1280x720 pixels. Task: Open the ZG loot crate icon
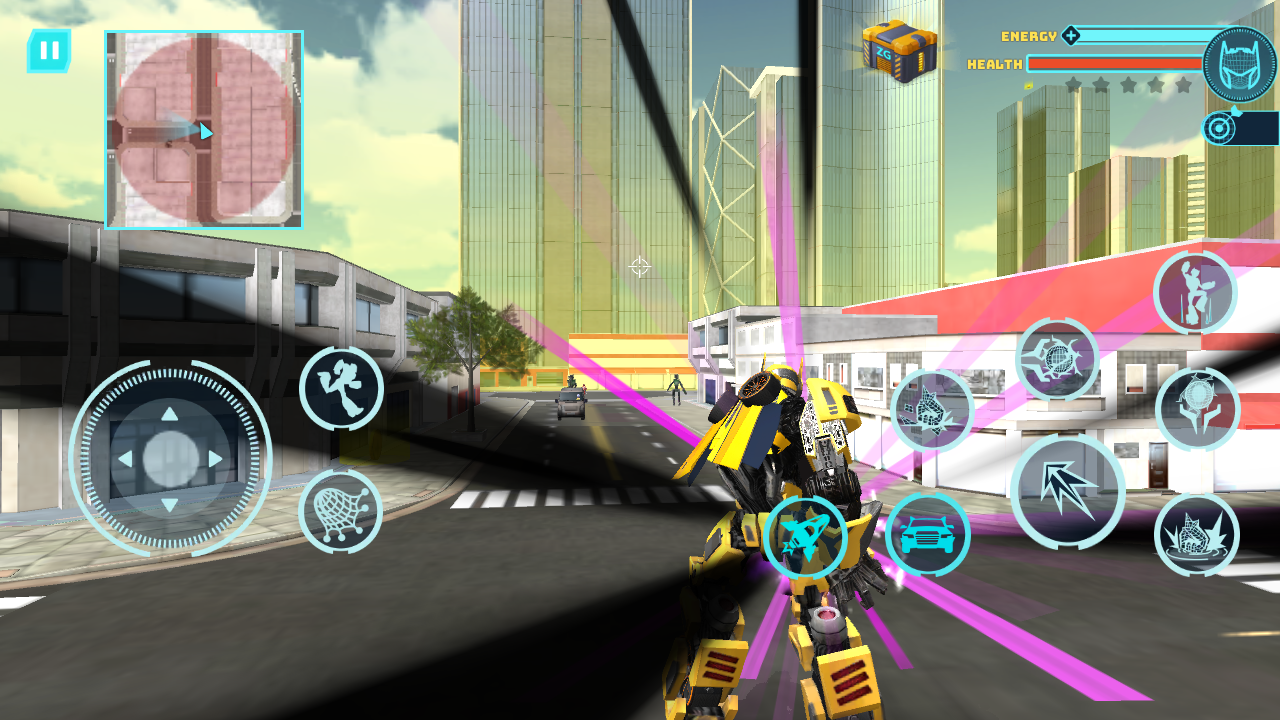click(x=899, y=48)
